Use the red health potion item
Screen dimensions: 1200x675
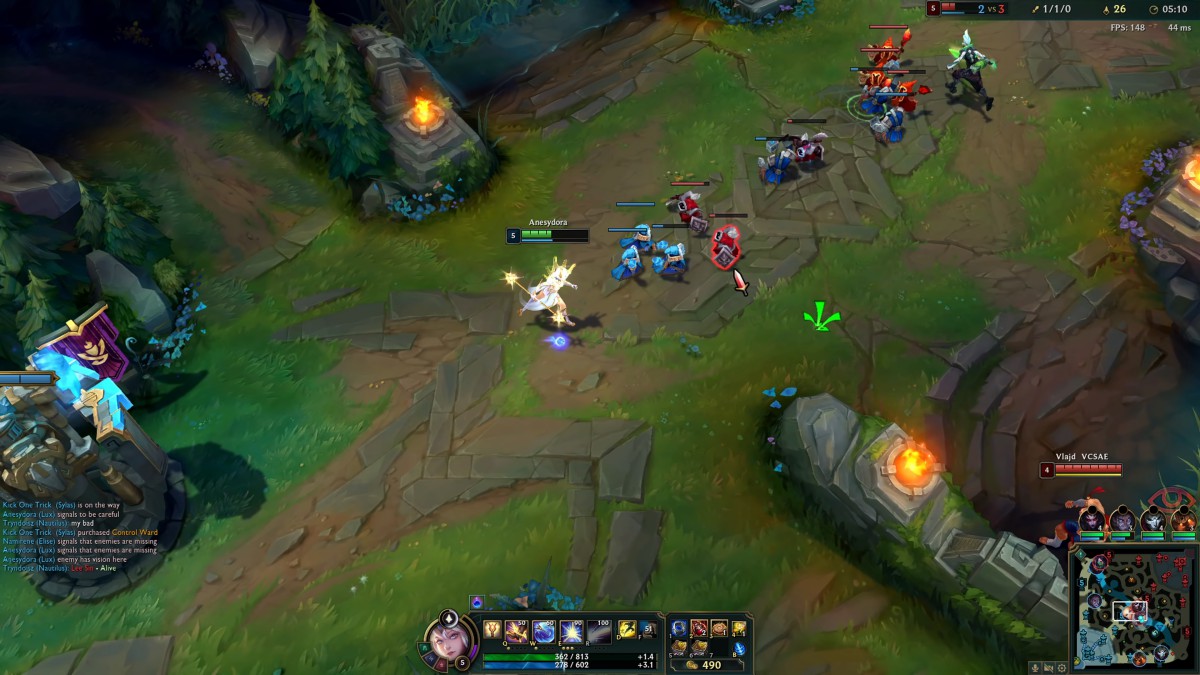(699, 628)
